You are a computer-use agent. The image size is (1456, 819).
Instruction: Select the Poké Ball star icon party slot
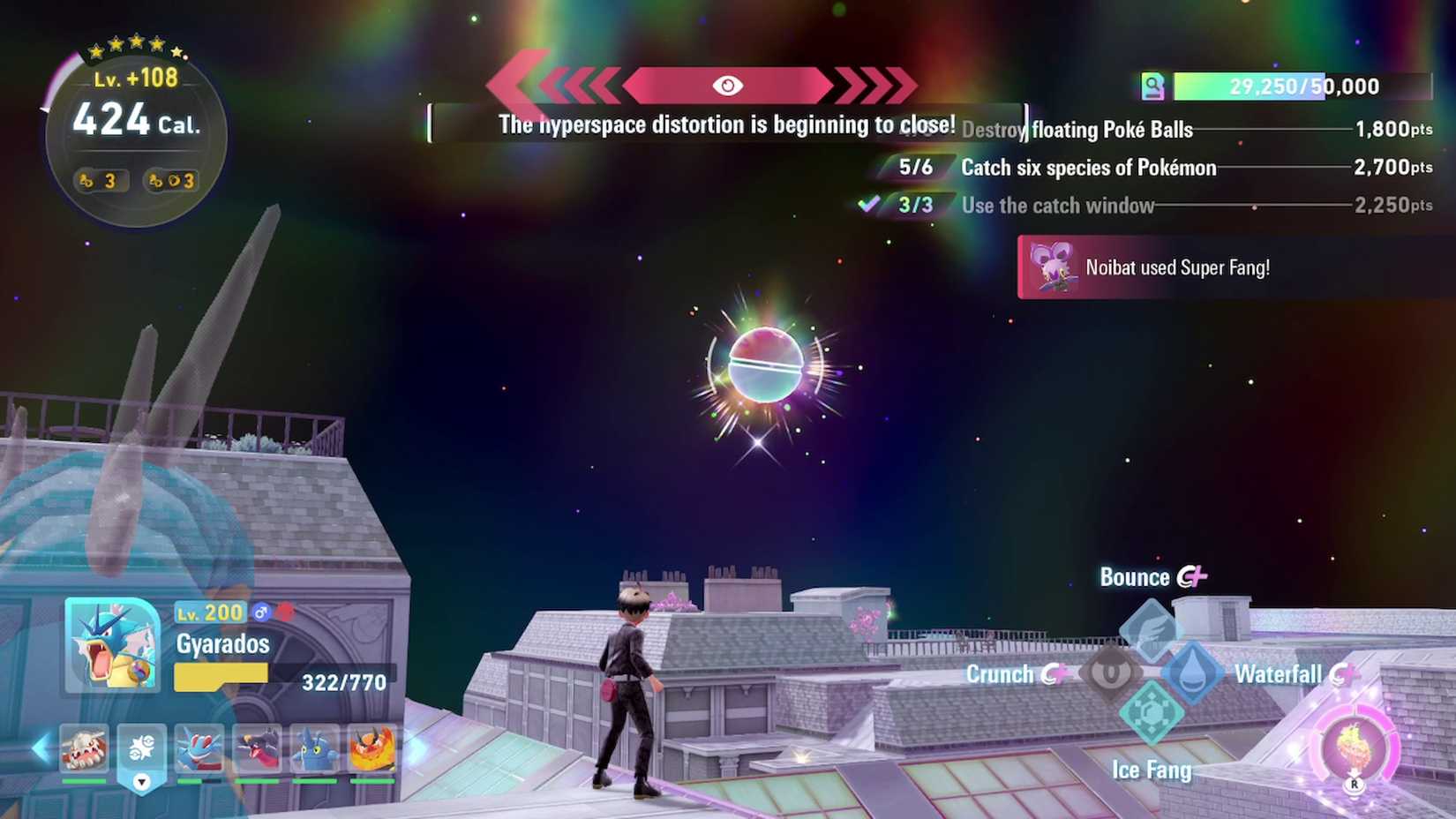click(x=140, y=746)
